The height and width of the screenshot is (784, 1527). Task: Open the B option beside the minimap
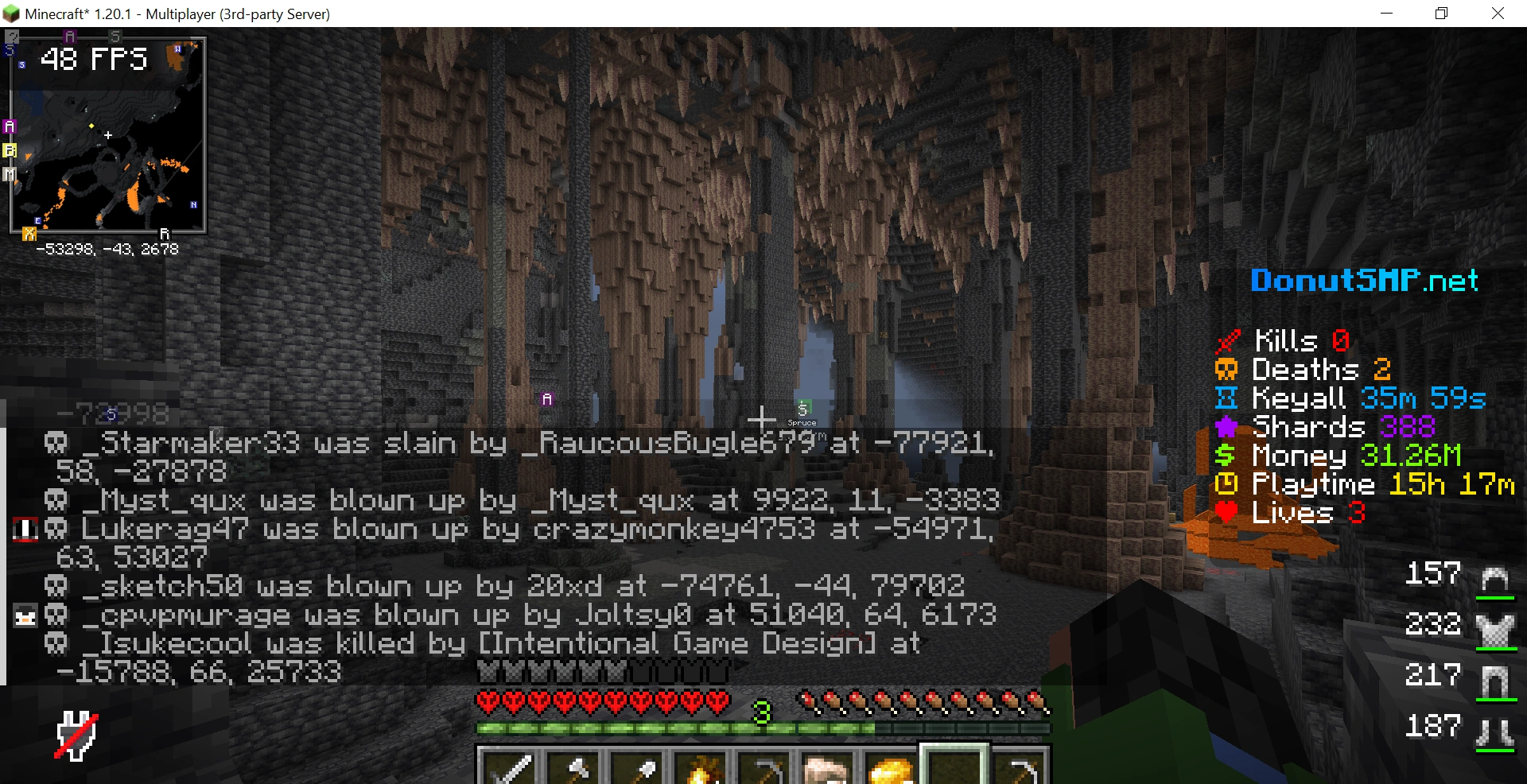click(9, 149)
